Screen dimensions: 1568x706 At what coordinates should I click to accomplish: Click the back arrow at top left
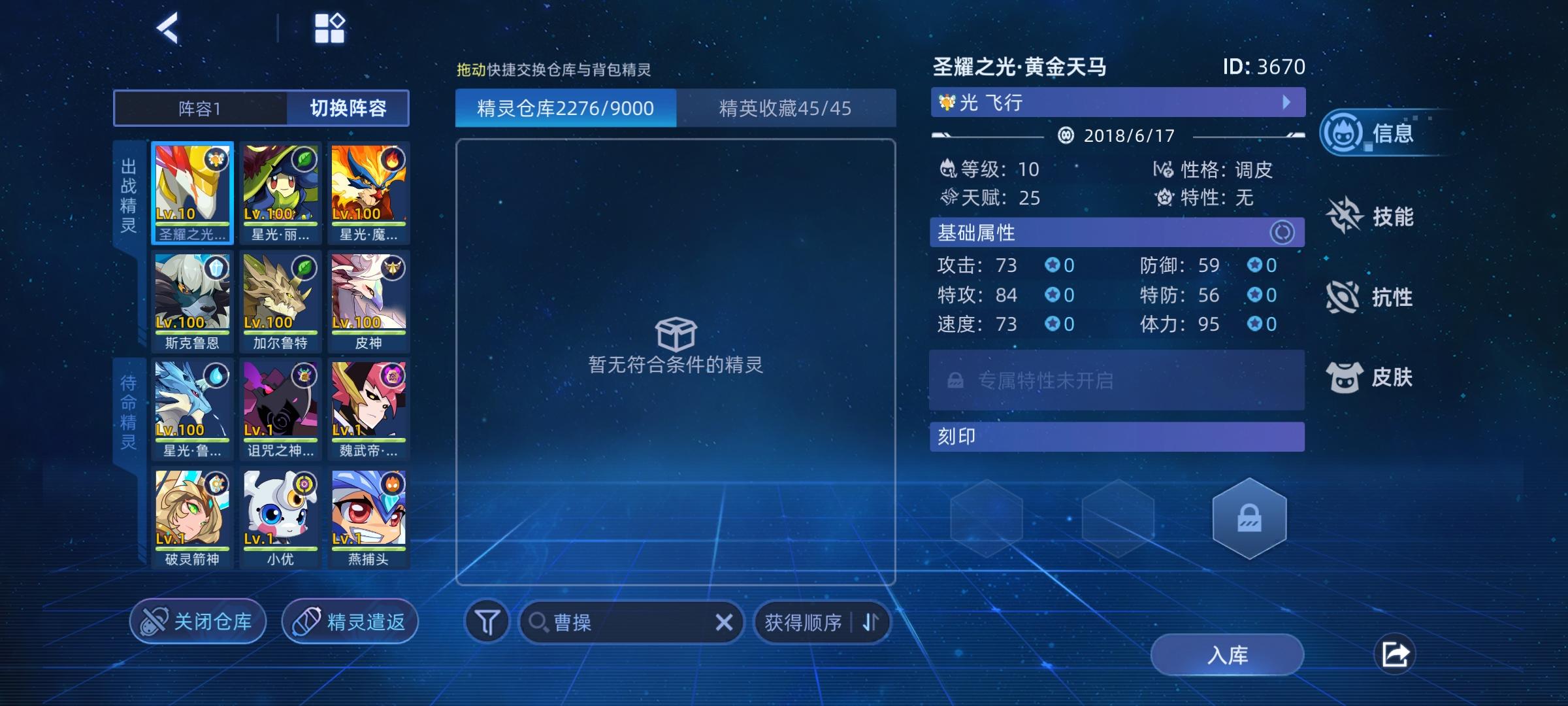169,27
